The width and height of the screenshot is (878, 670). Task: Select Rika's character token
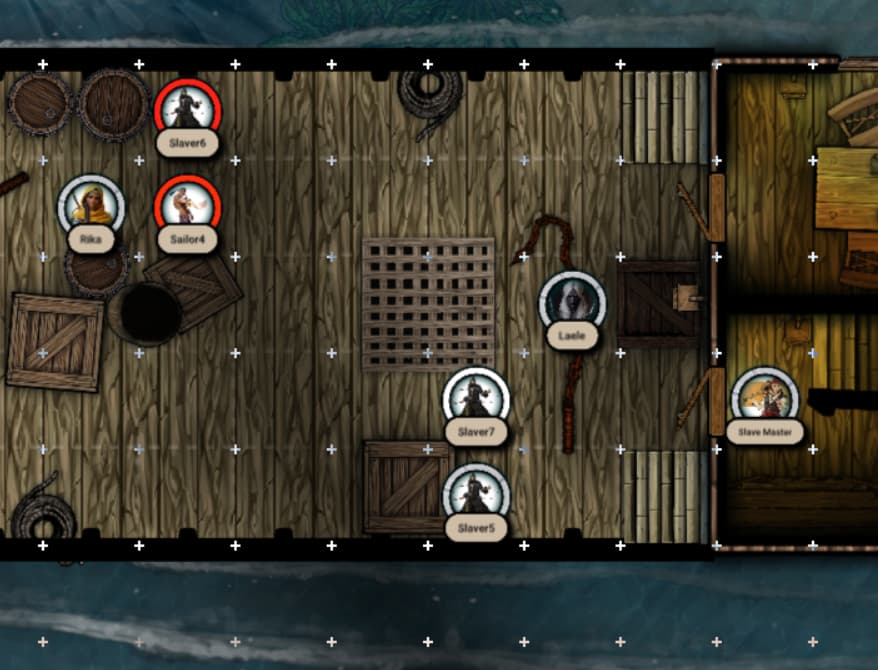coord(91,206)
